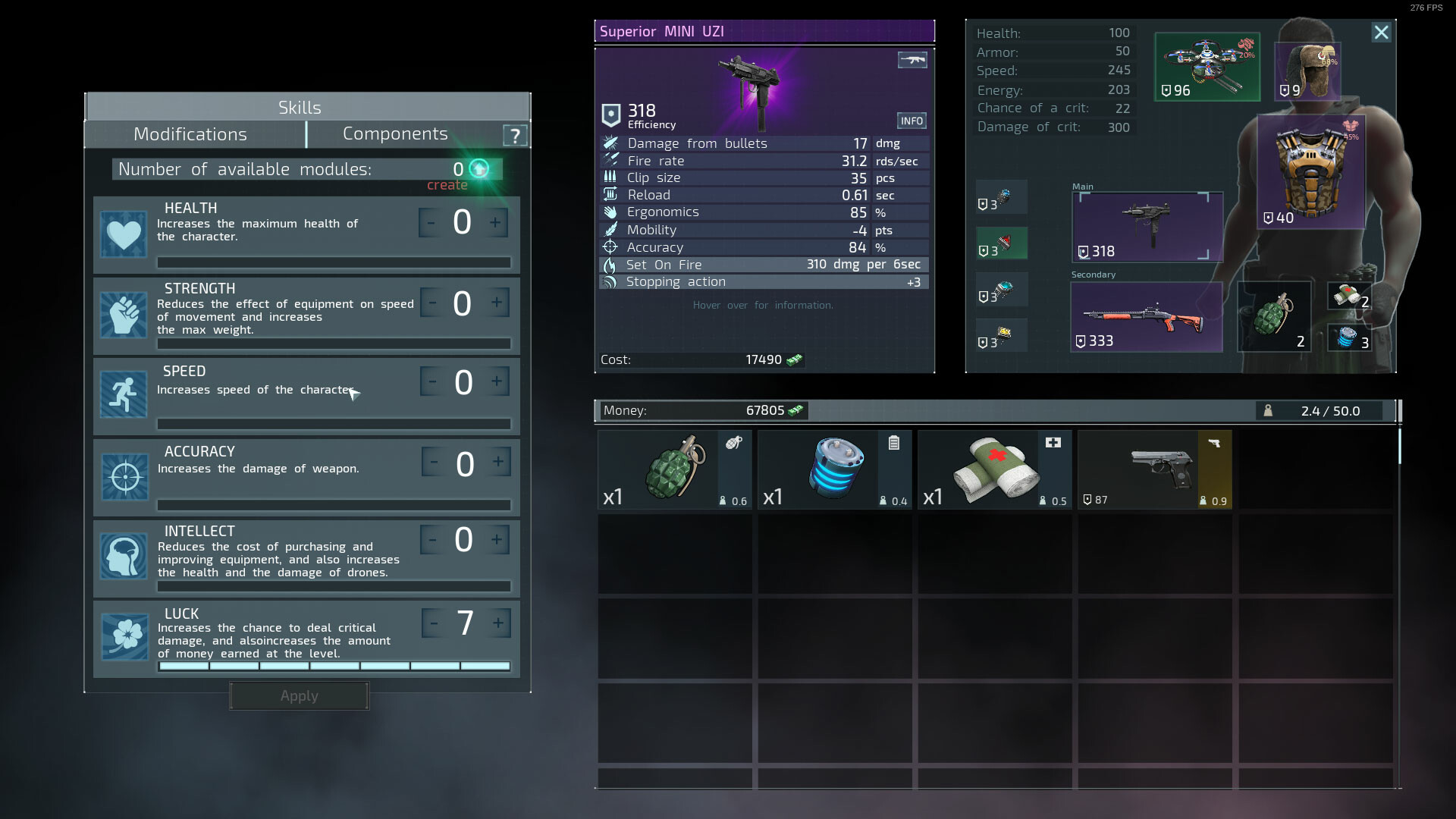Click the Strength fist icon
This screenshot has height=819, width=1456.
click(124, 315)
